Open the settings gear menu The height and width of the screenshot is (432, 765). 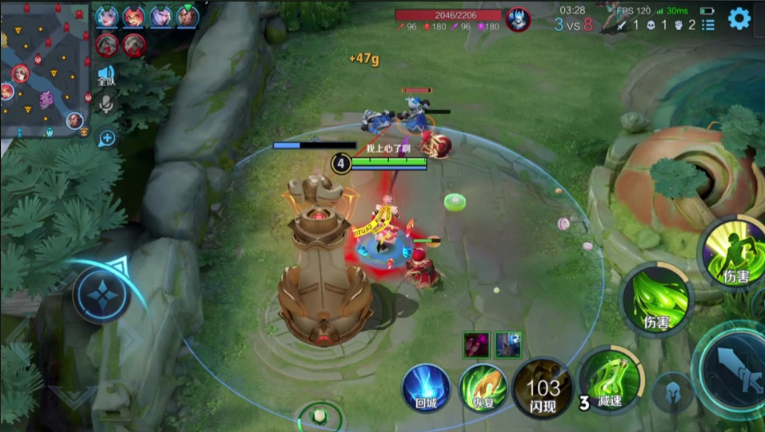point(739,18)
